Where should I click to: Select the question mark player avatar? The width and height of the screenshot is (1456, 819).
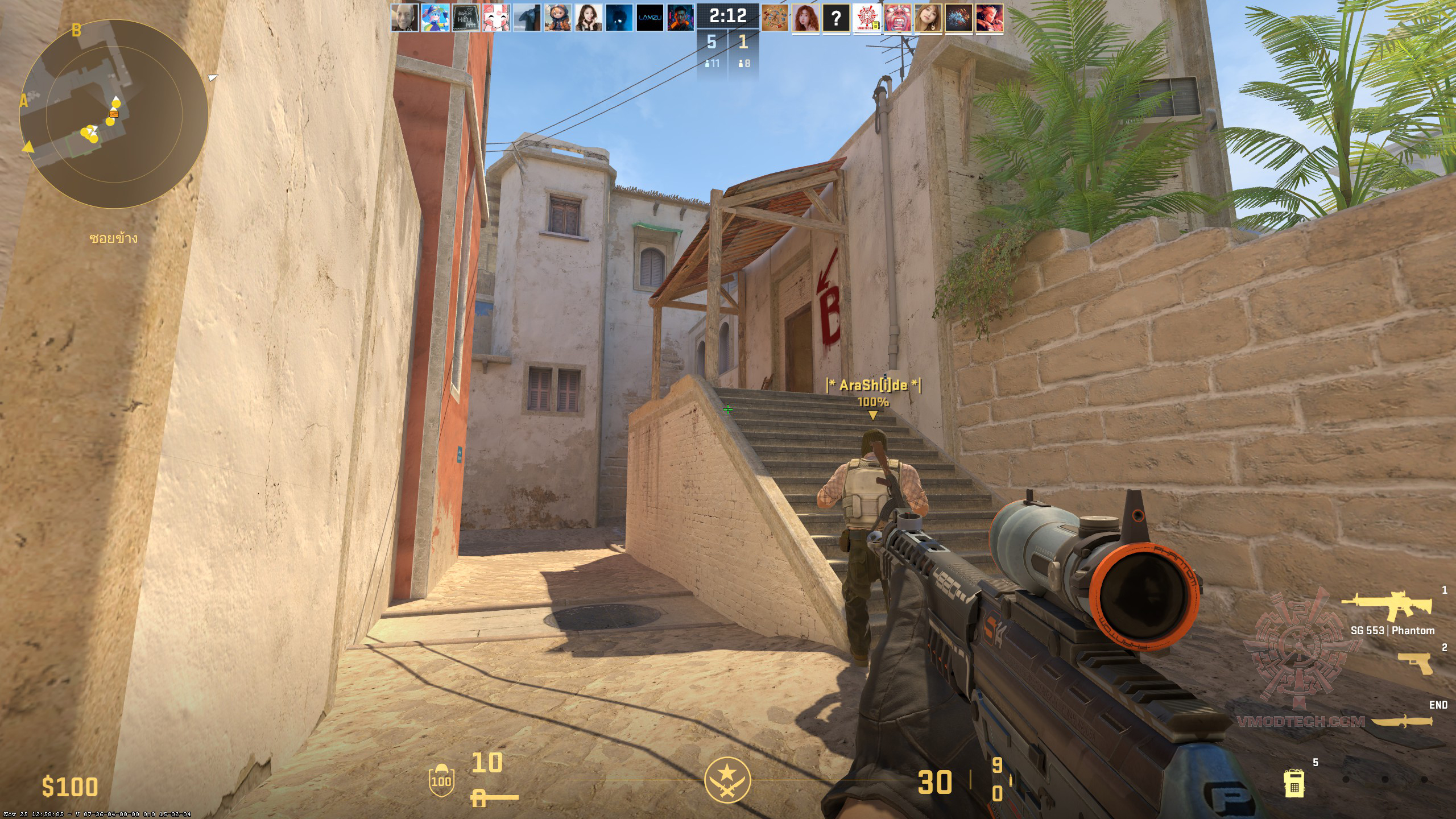836,18
